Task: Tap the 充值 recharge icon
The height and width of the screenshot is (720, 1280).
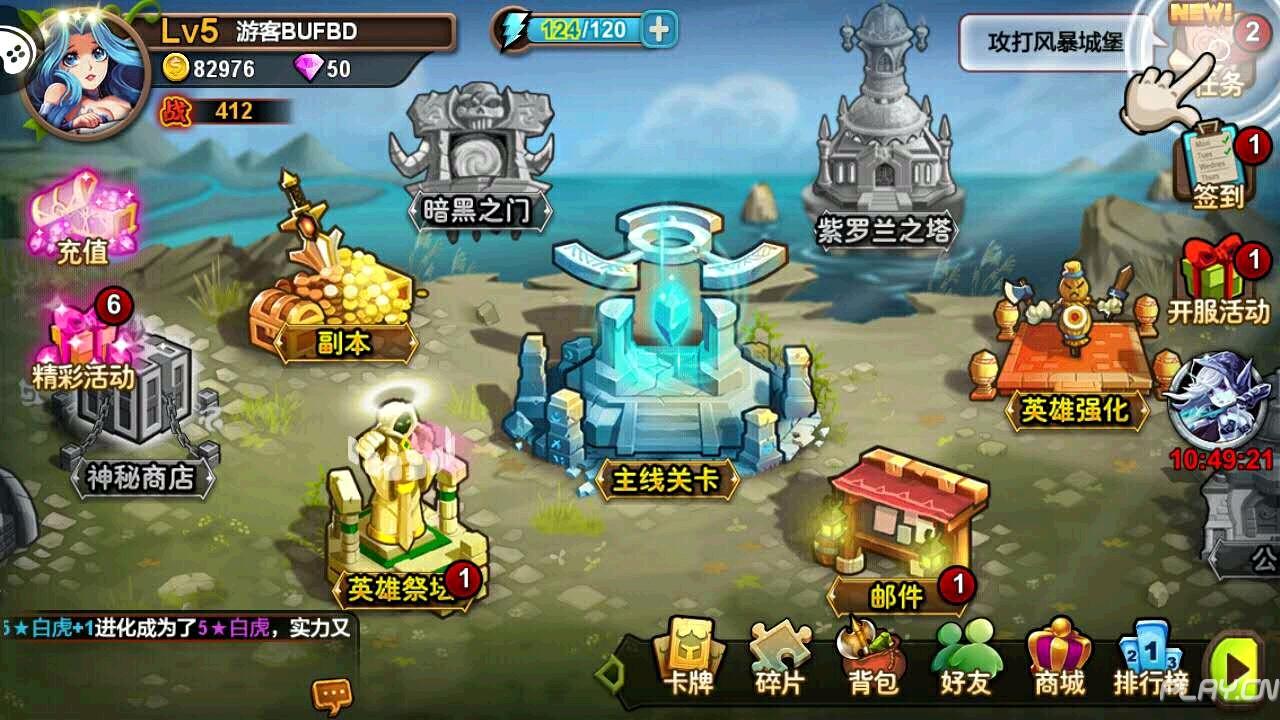Action: [83, 220]
